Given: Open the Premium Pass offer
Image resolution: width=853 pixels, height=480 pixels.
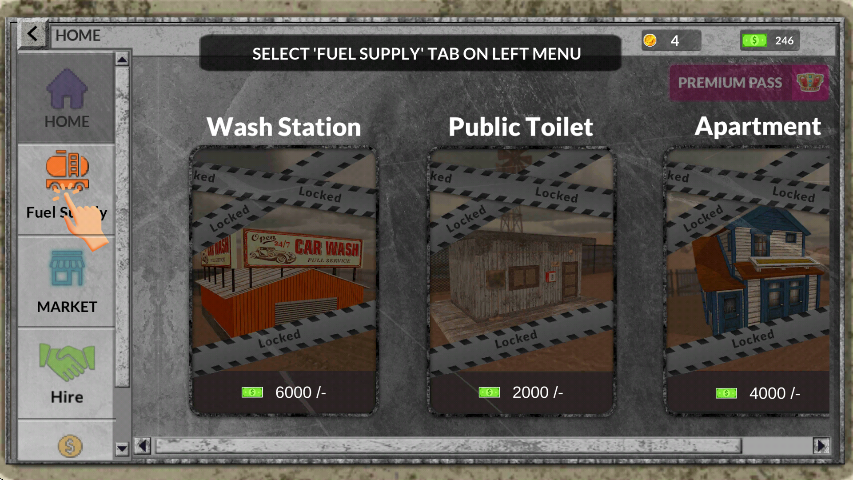Looking at the screenshot, I should (749, 83).
